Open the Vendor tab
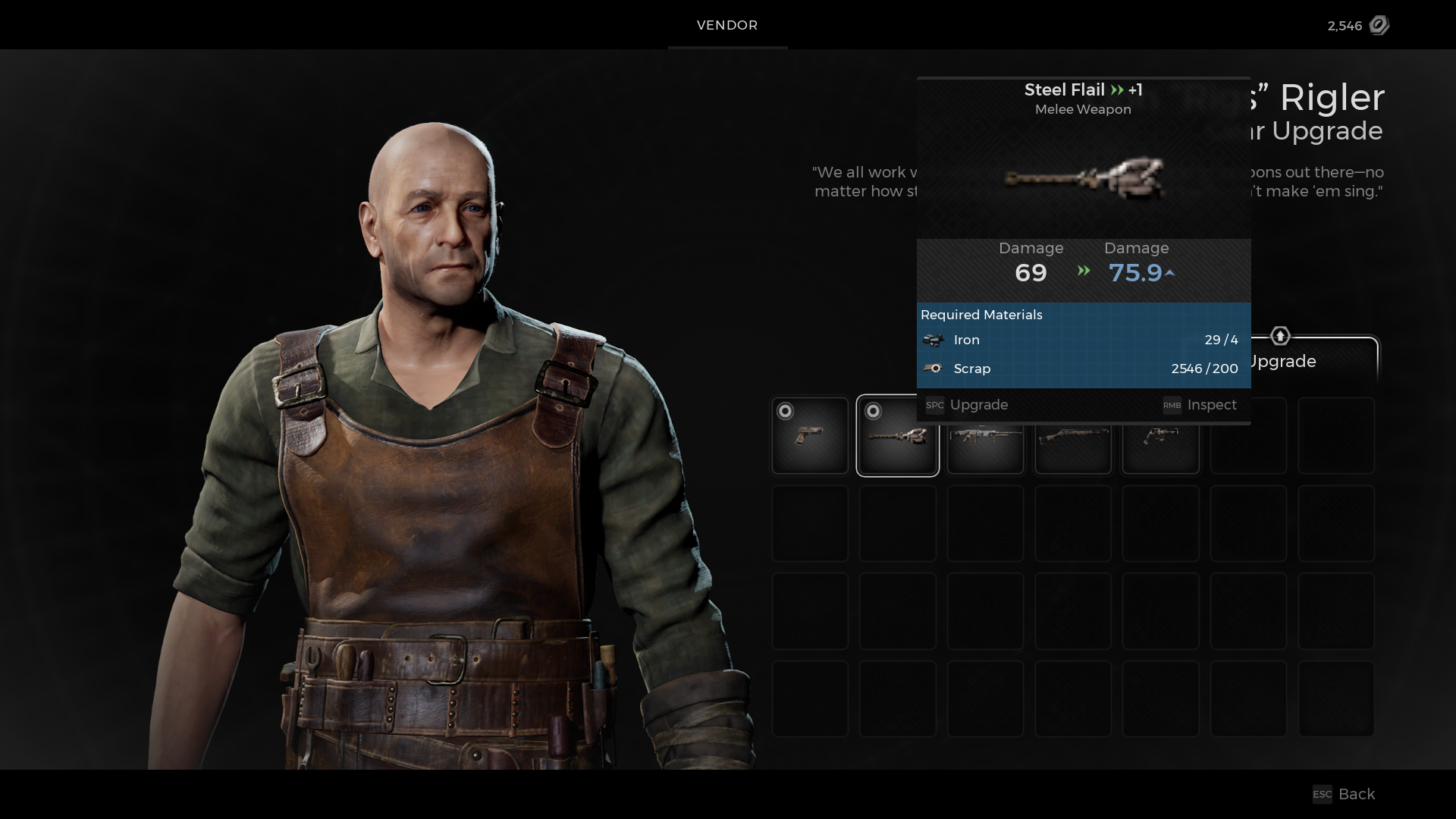Screen dimensions: 1456x819 point(727,25)
